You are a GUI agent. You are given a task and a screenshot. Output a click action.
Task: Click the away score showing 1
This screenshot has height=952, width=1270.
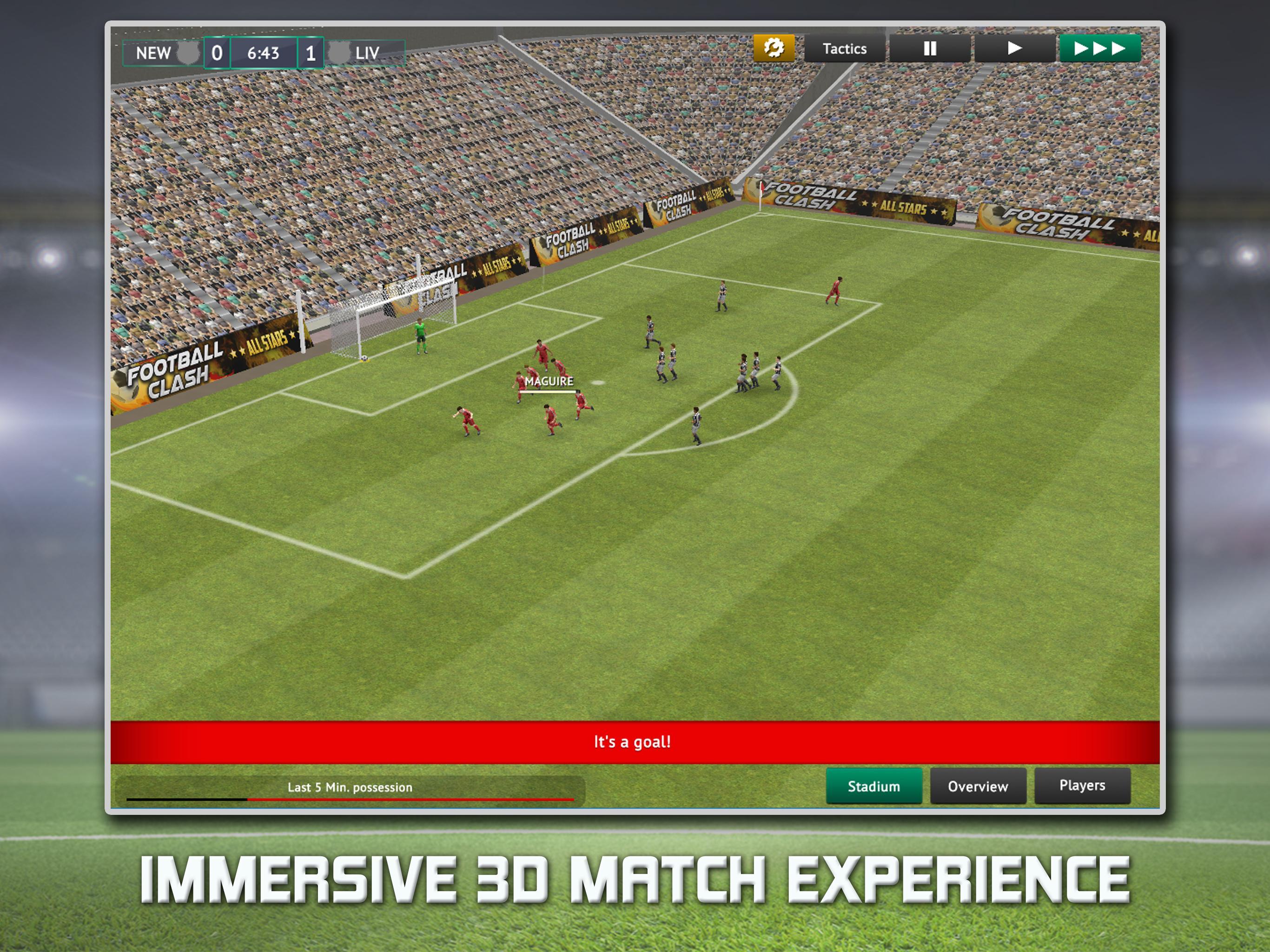[310, 53]
